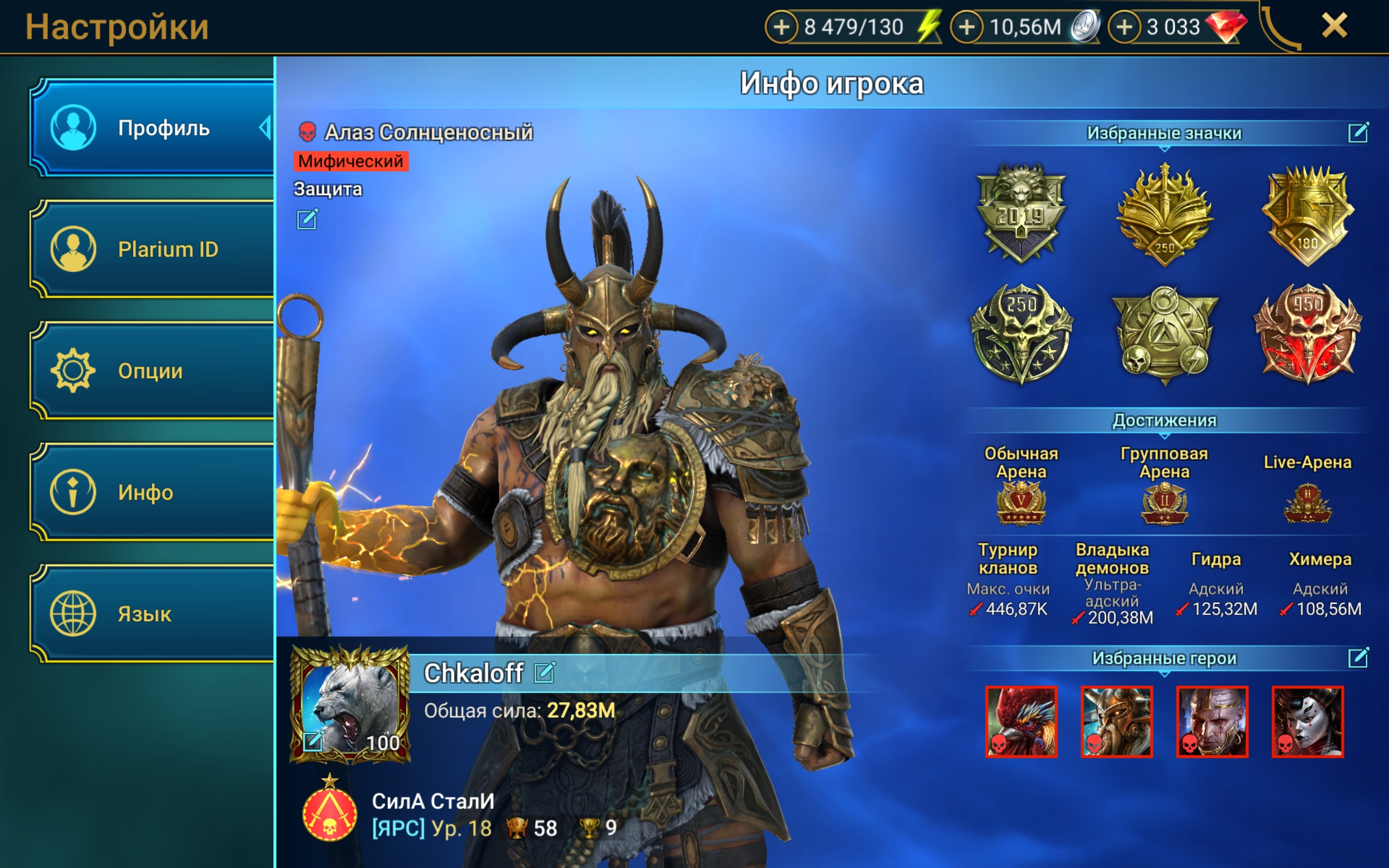The width and height of the screenshot is (1389, 868).
Task: Click the Групповая Арена tier II medal
Action: [x=1164, y=502]
